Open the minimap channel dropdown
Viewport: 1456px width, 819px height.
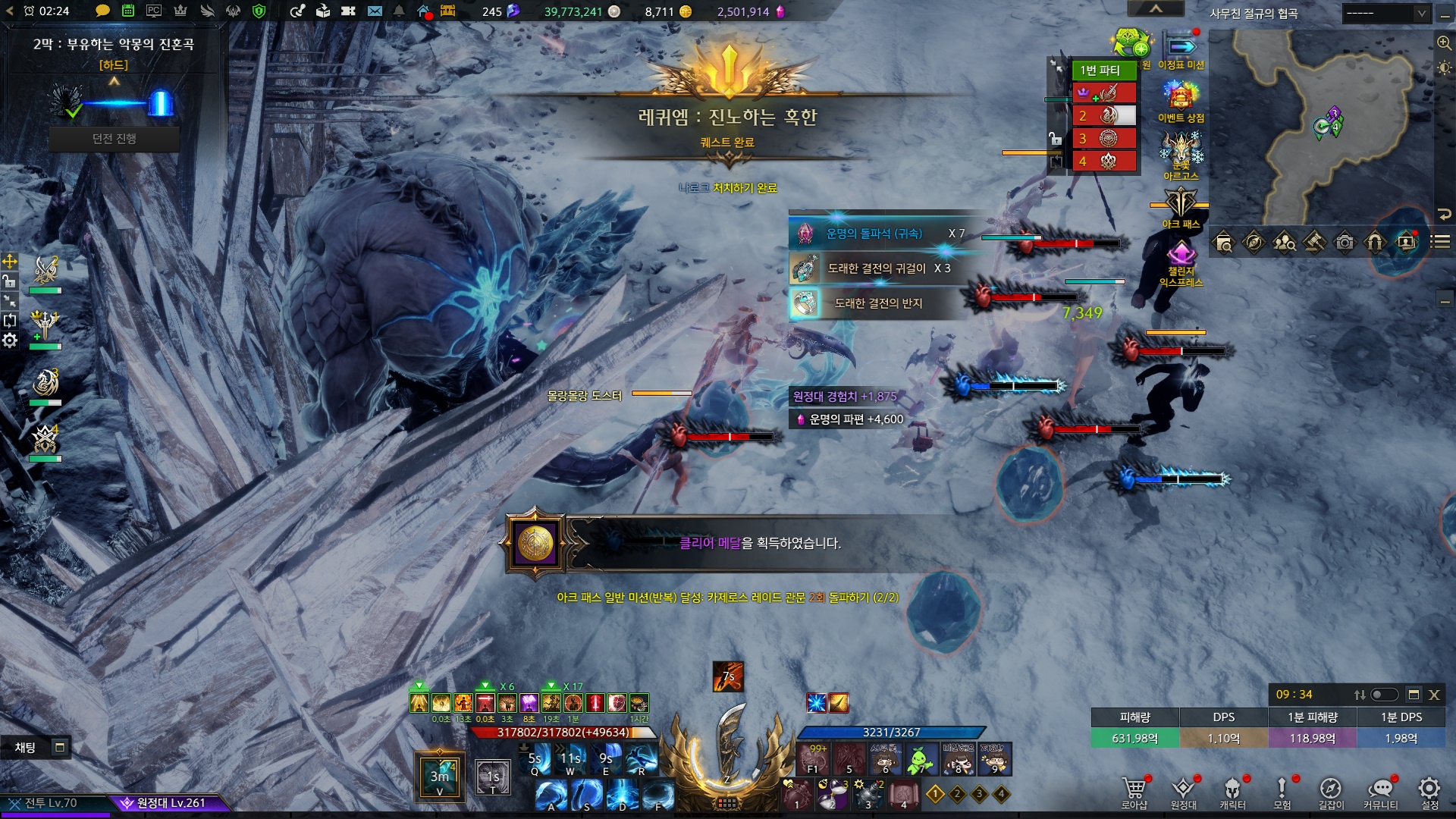(x=1385, y=13)
